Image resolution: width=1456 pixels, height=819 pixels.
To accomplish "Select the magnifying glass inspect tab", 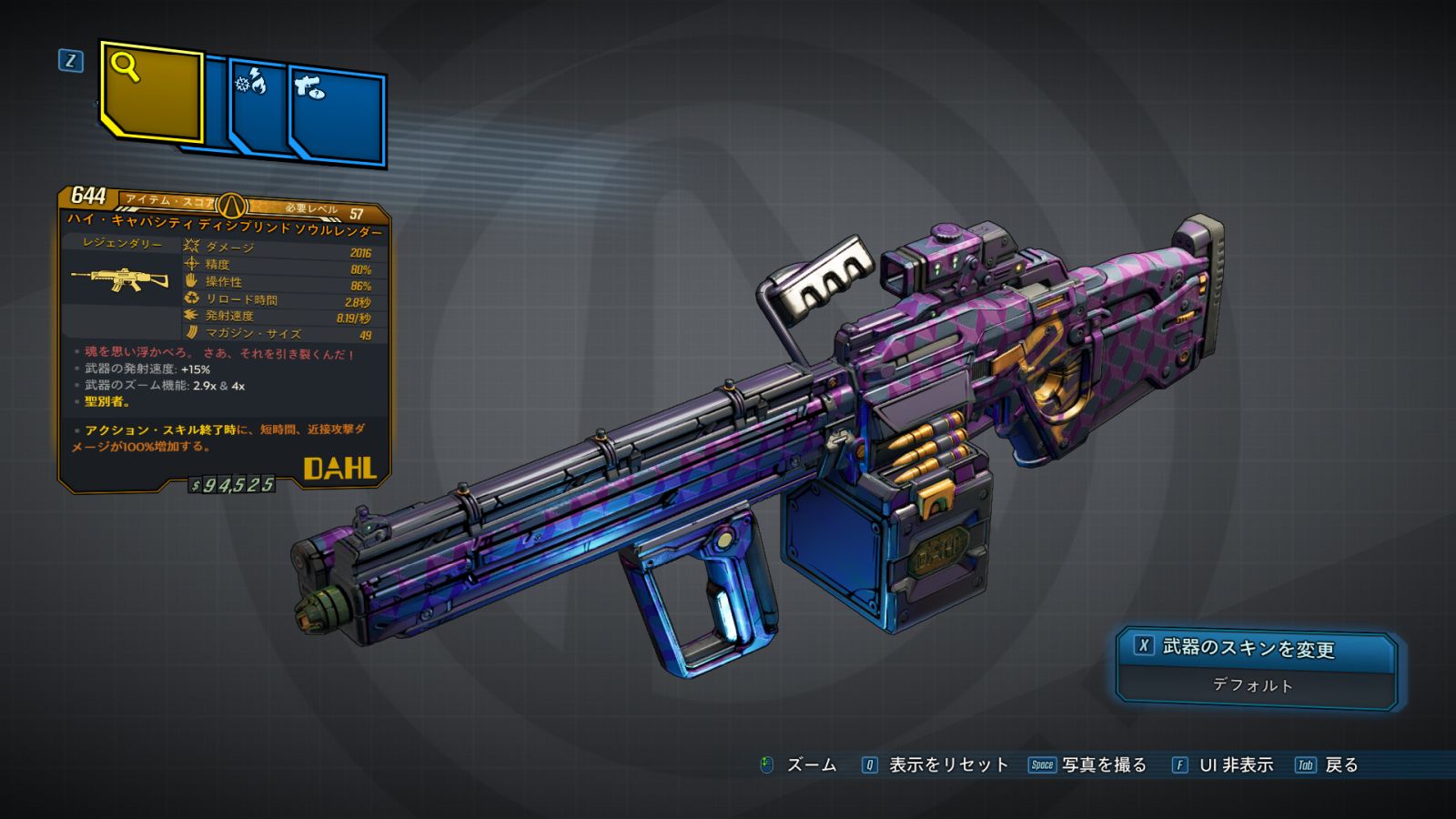I will pos(151,91).
